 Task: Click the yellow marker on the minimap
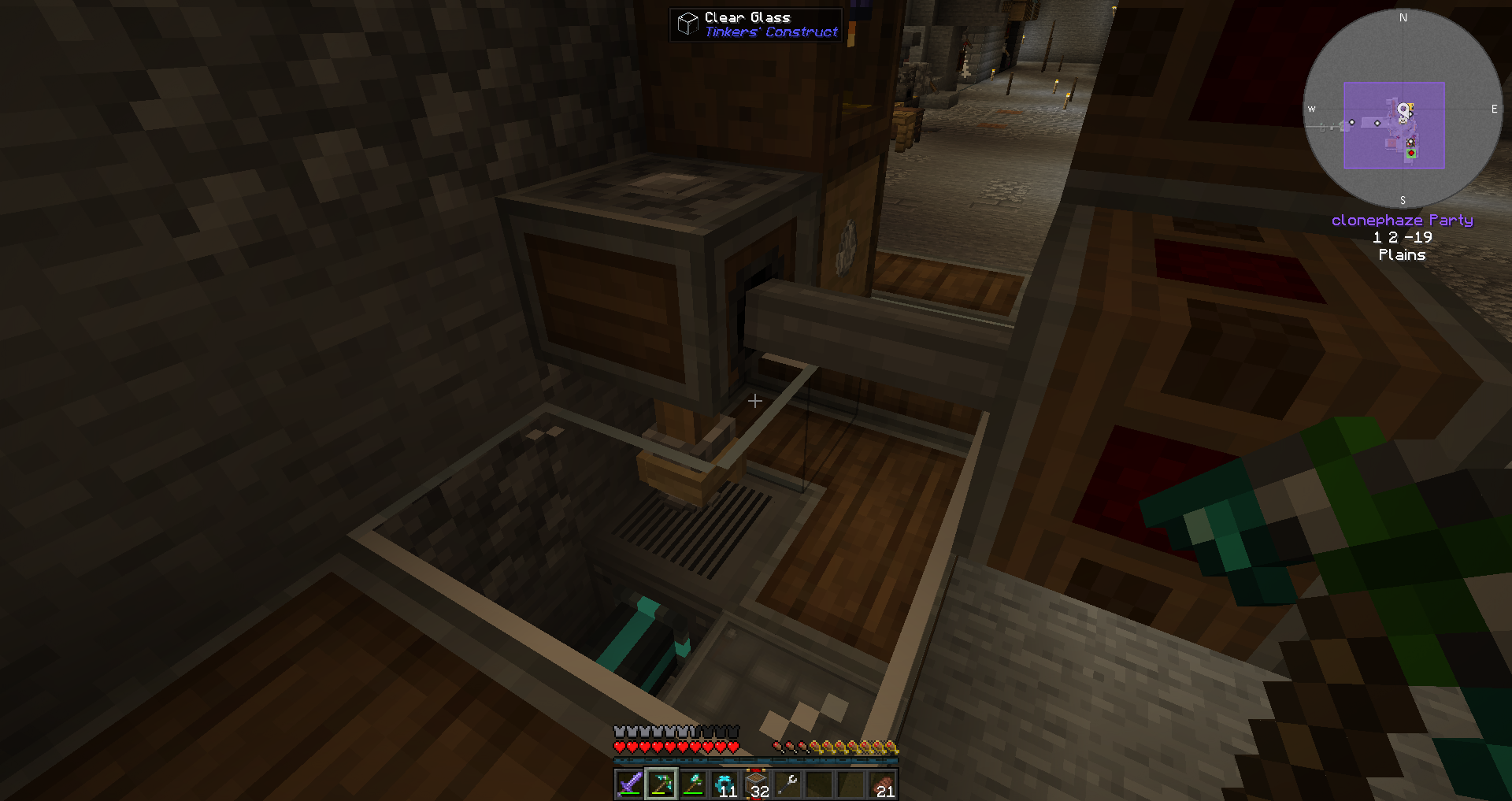tap(1411, 106)
